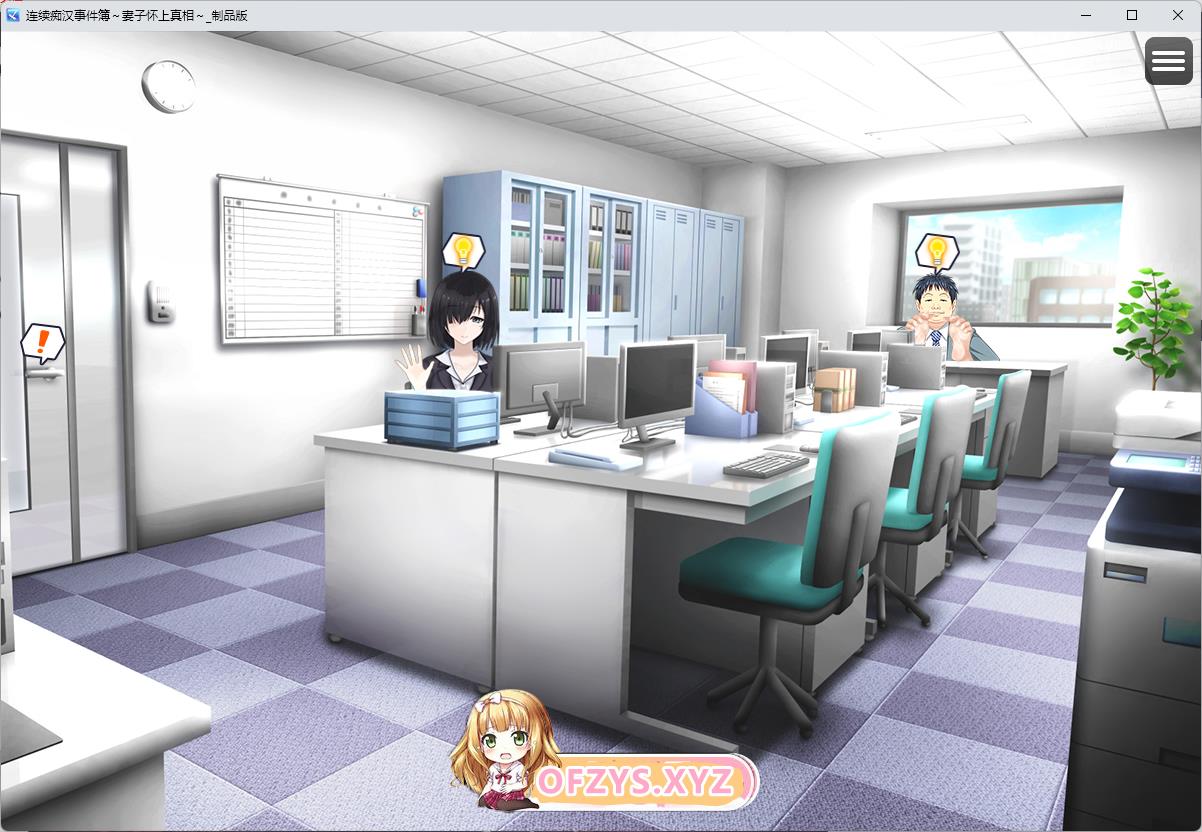Screen dimensions: 1202x832
Task: Select the lightbulb bubble above the man
Action: [x=936, y=250]
